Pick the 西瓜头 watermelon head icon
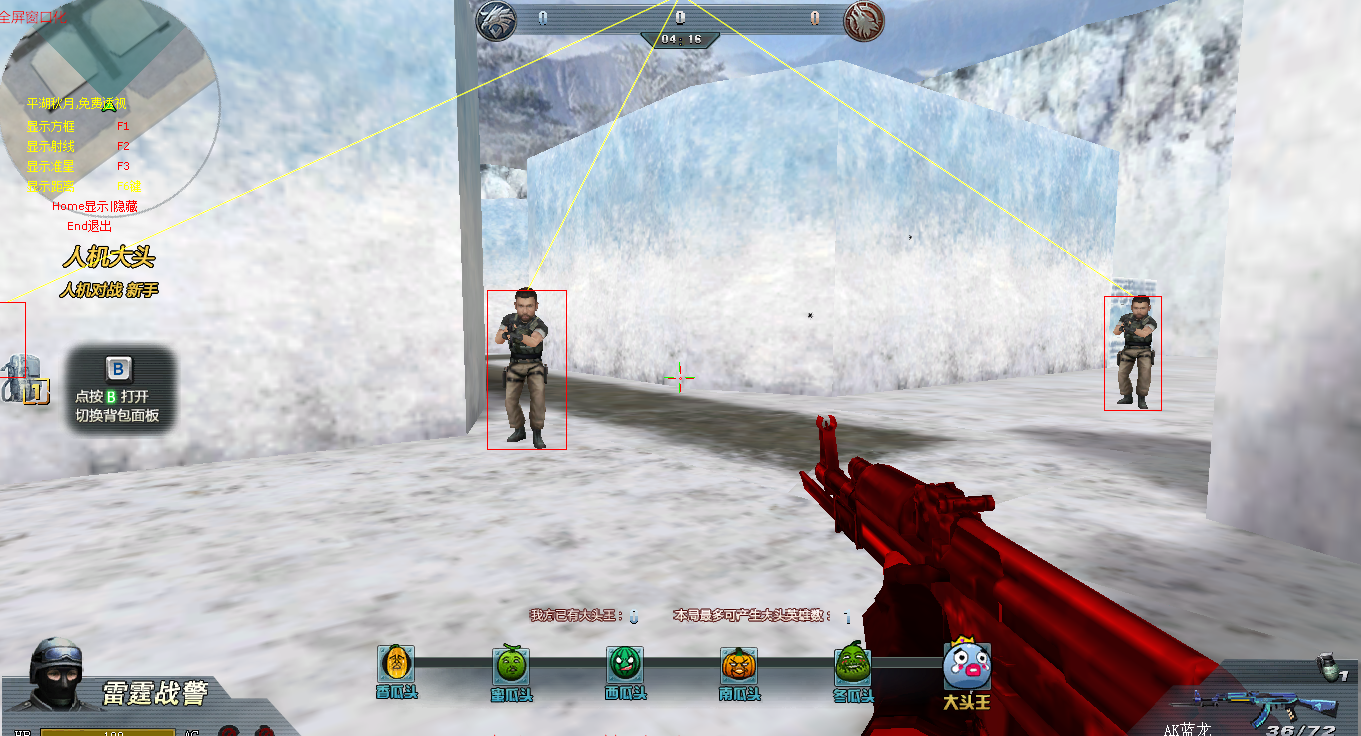1361x736 pixels. point(625,663)
